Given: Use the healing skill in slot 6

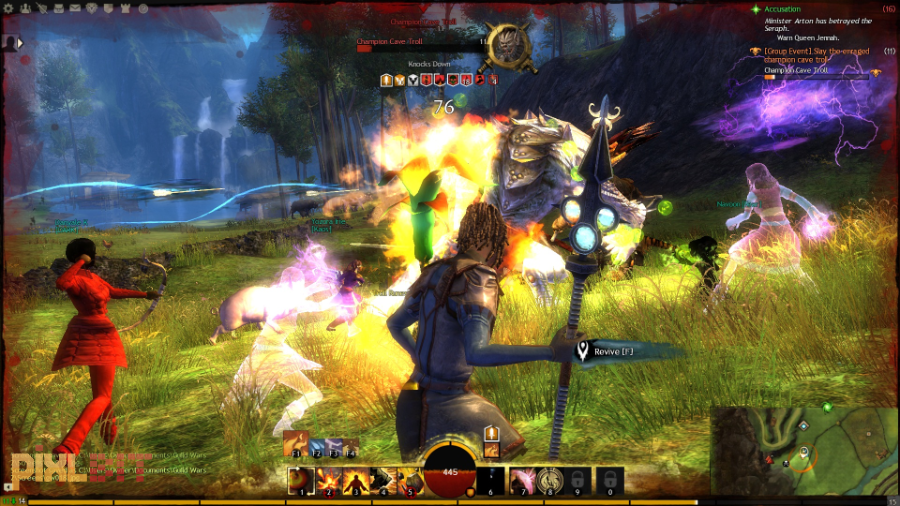Looking at the screenshot, I should click(x=491, y=480).
